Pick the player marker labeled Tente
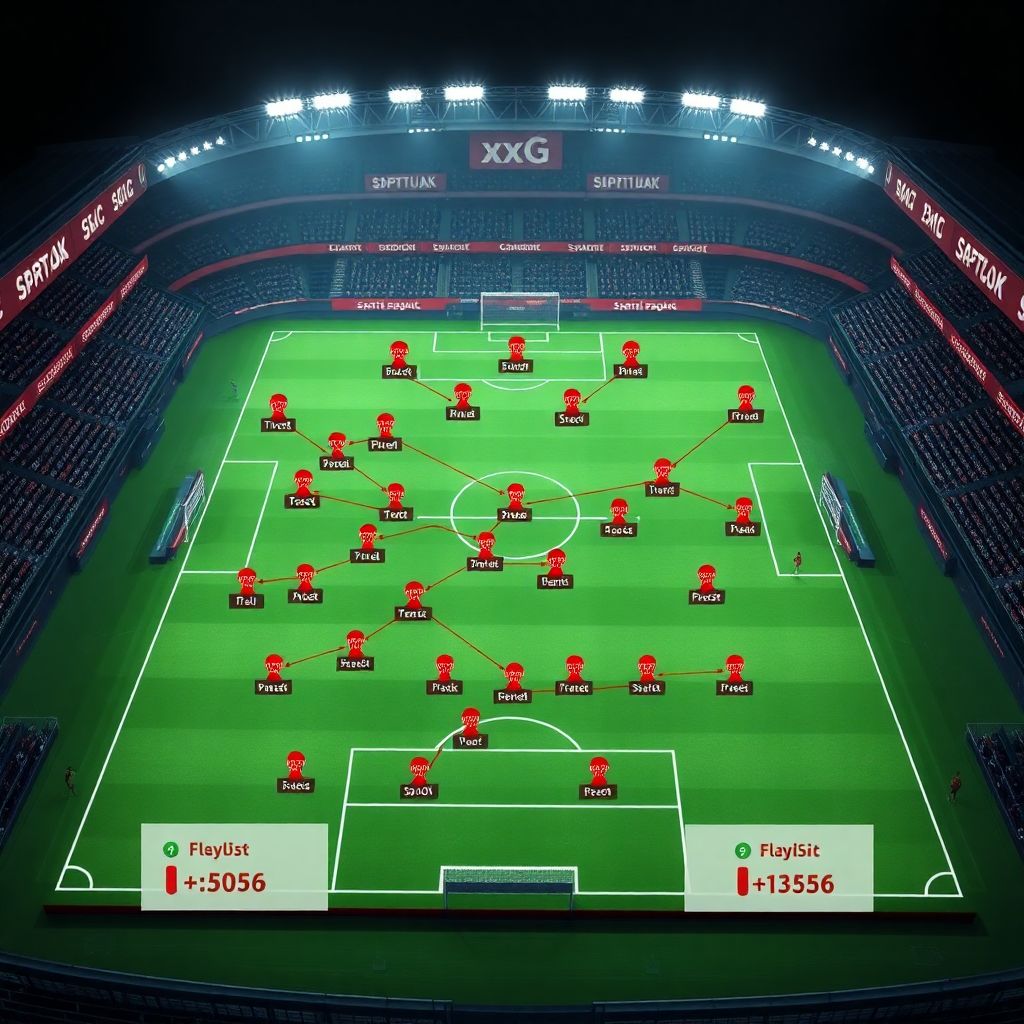The height and width of the screenshot is (1024, 1024). (413, 596)
